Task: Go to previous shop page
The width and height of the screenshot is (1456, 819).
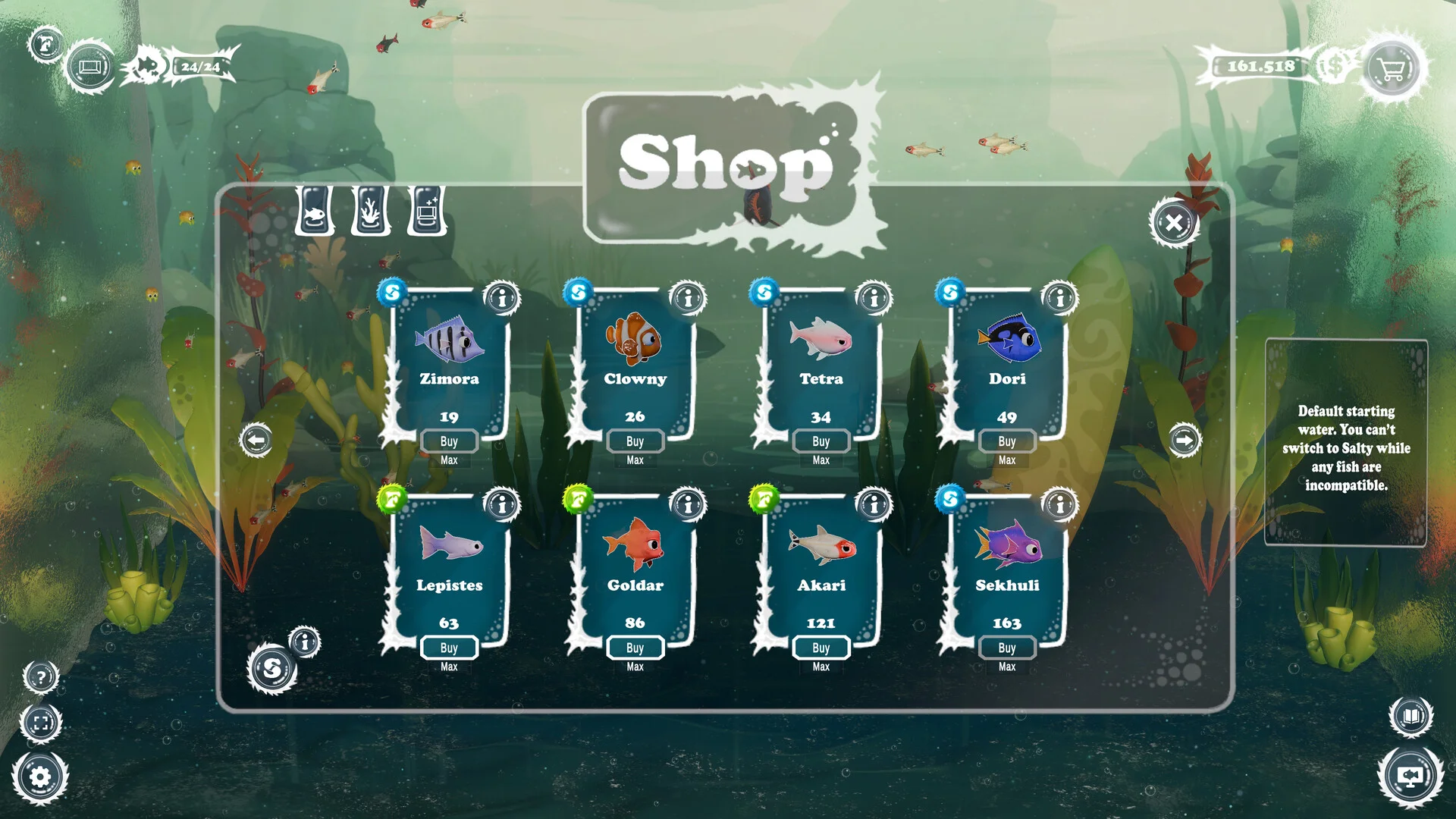Action: point(256,440)
